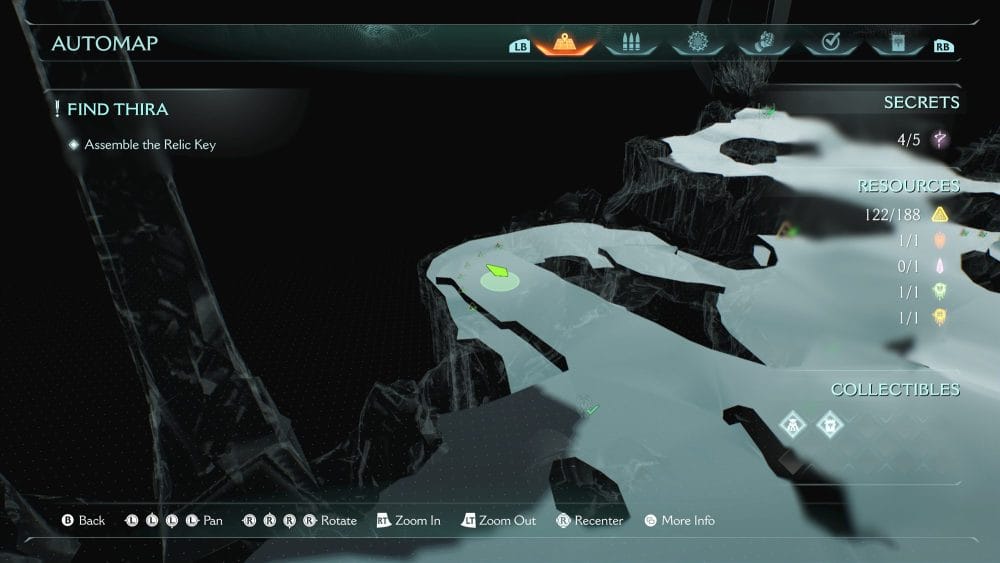Switch to the clenched fist tab

763,43
